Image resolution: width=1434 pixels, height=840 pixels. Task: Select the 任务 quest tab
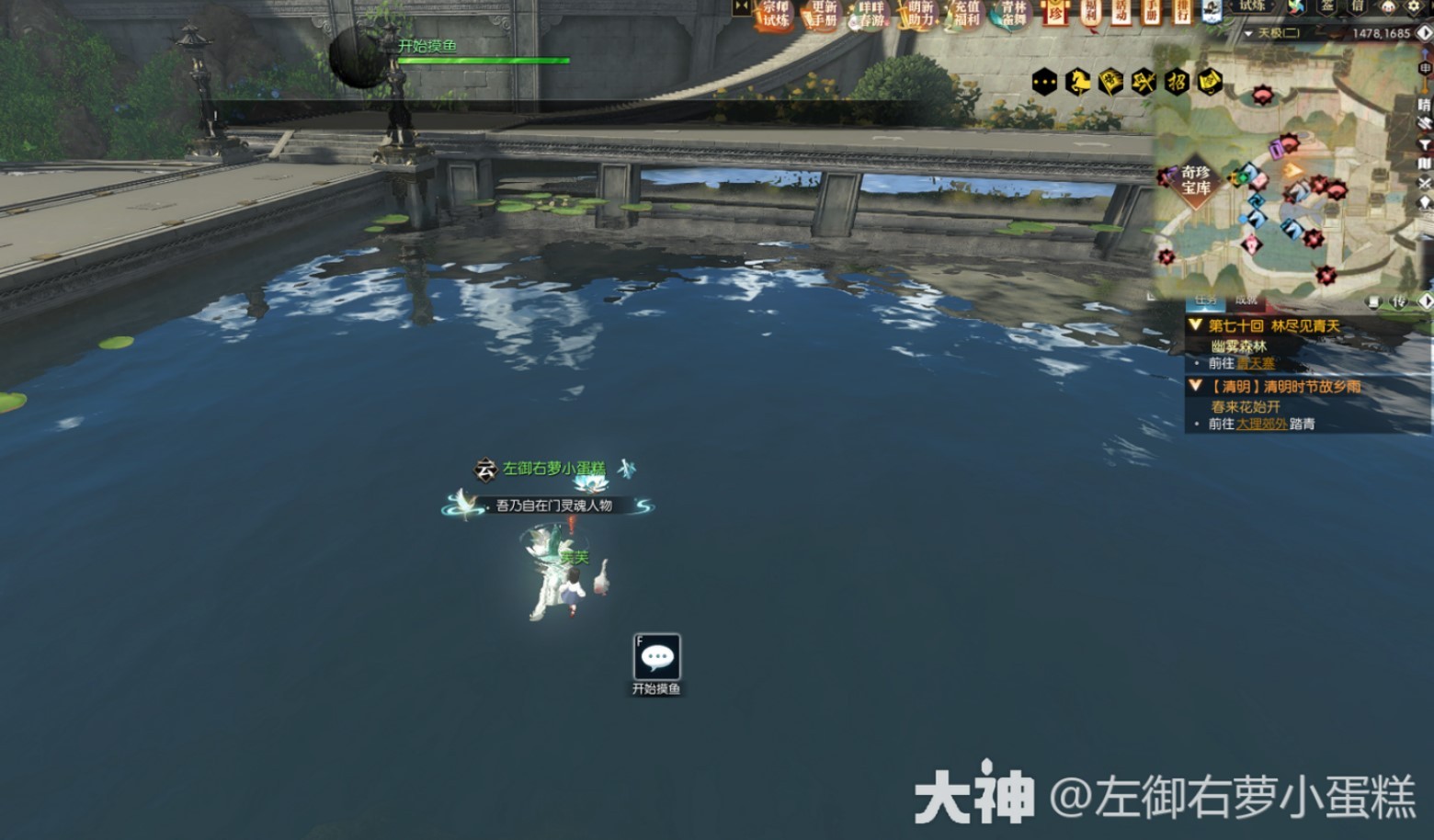[1205, 301]
